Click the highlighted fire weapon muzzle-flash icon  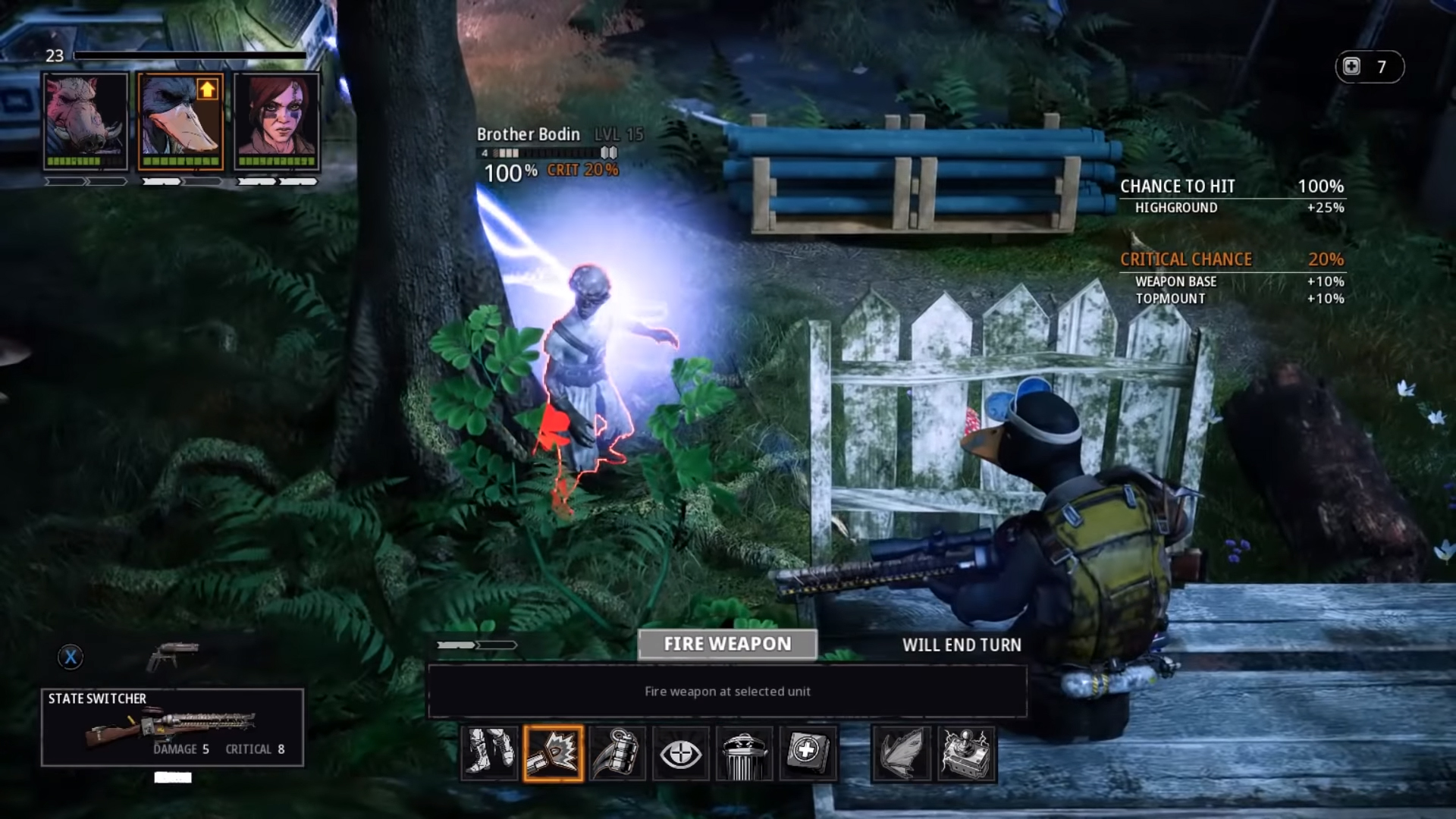coord(553,754)
